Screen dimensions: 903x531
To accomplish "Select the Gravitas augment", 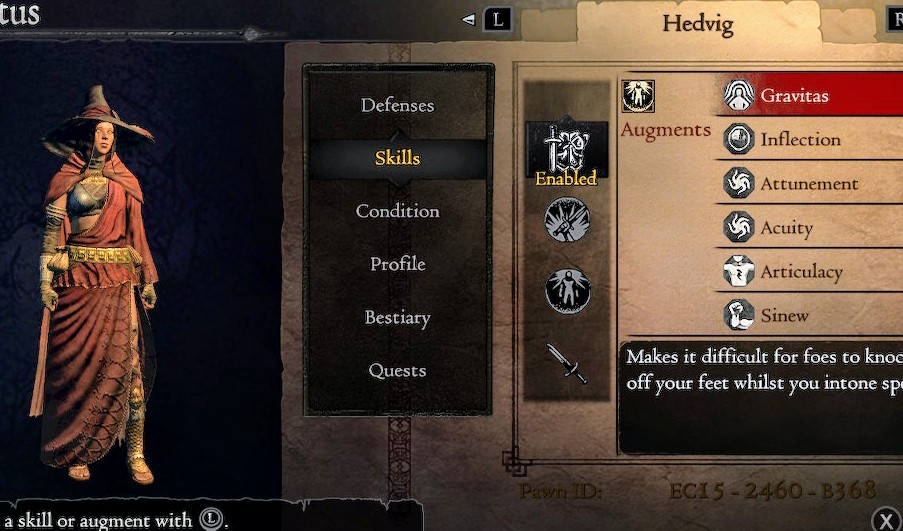I will pos(810,96).
